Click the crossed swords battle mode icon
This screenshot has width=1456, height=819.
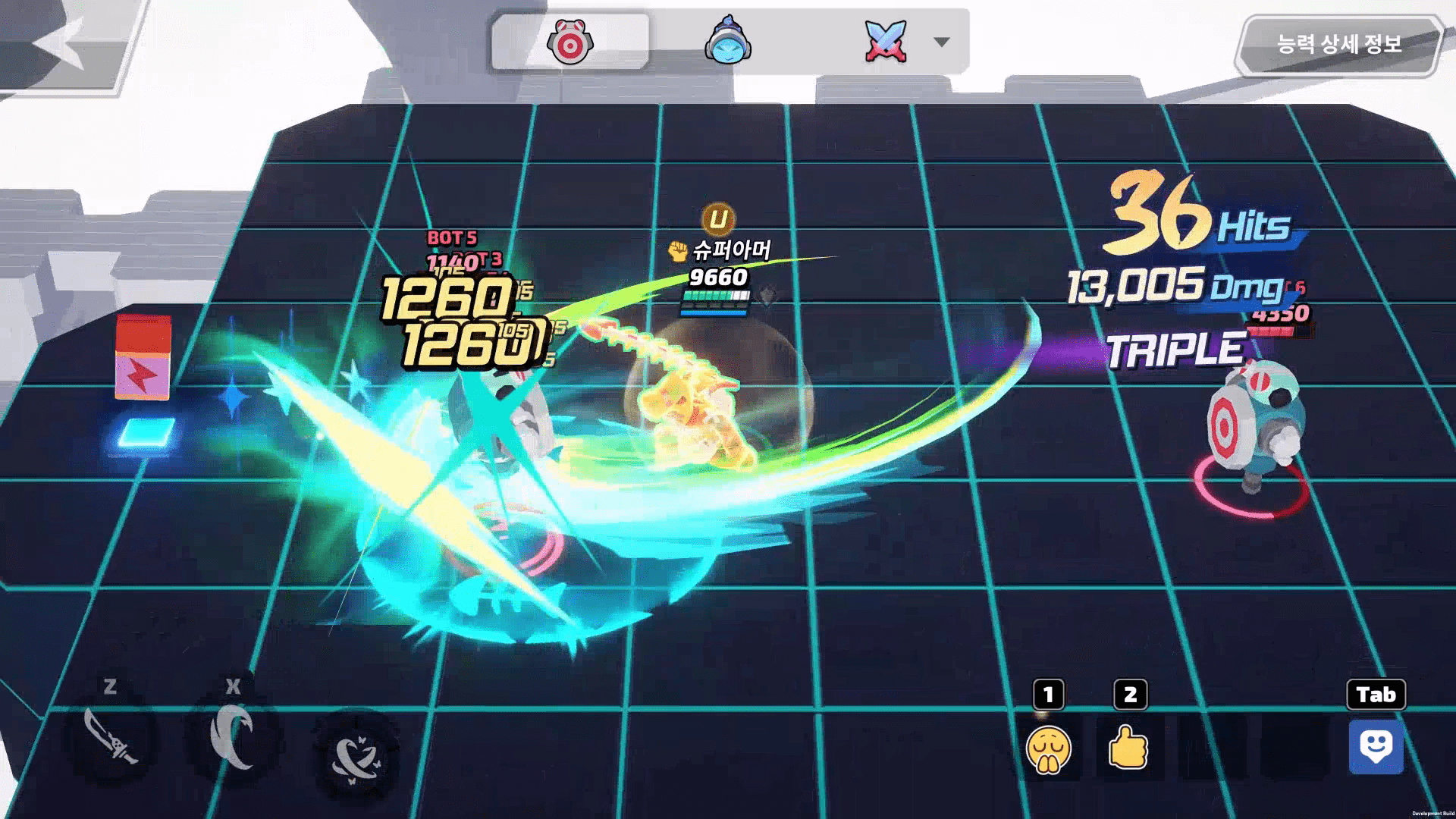885,39
